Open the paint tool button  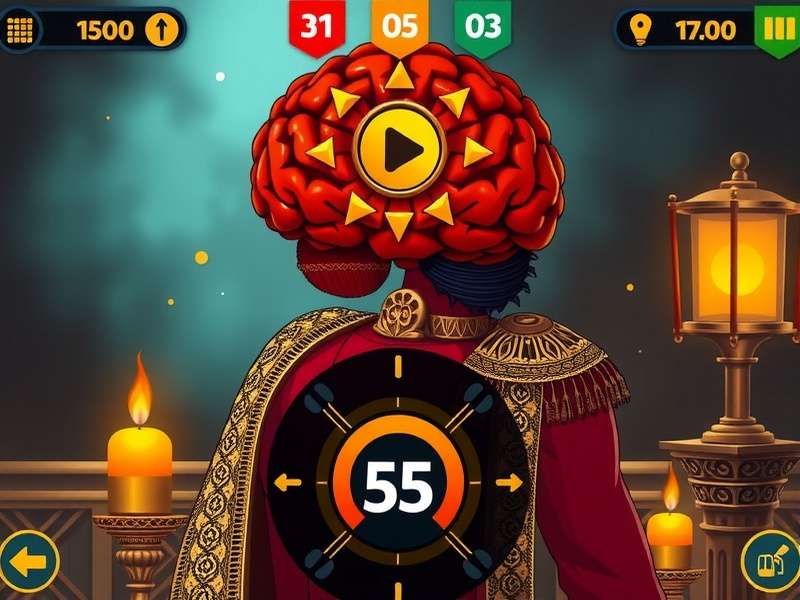pyautogui.click(x=769, y=561)
